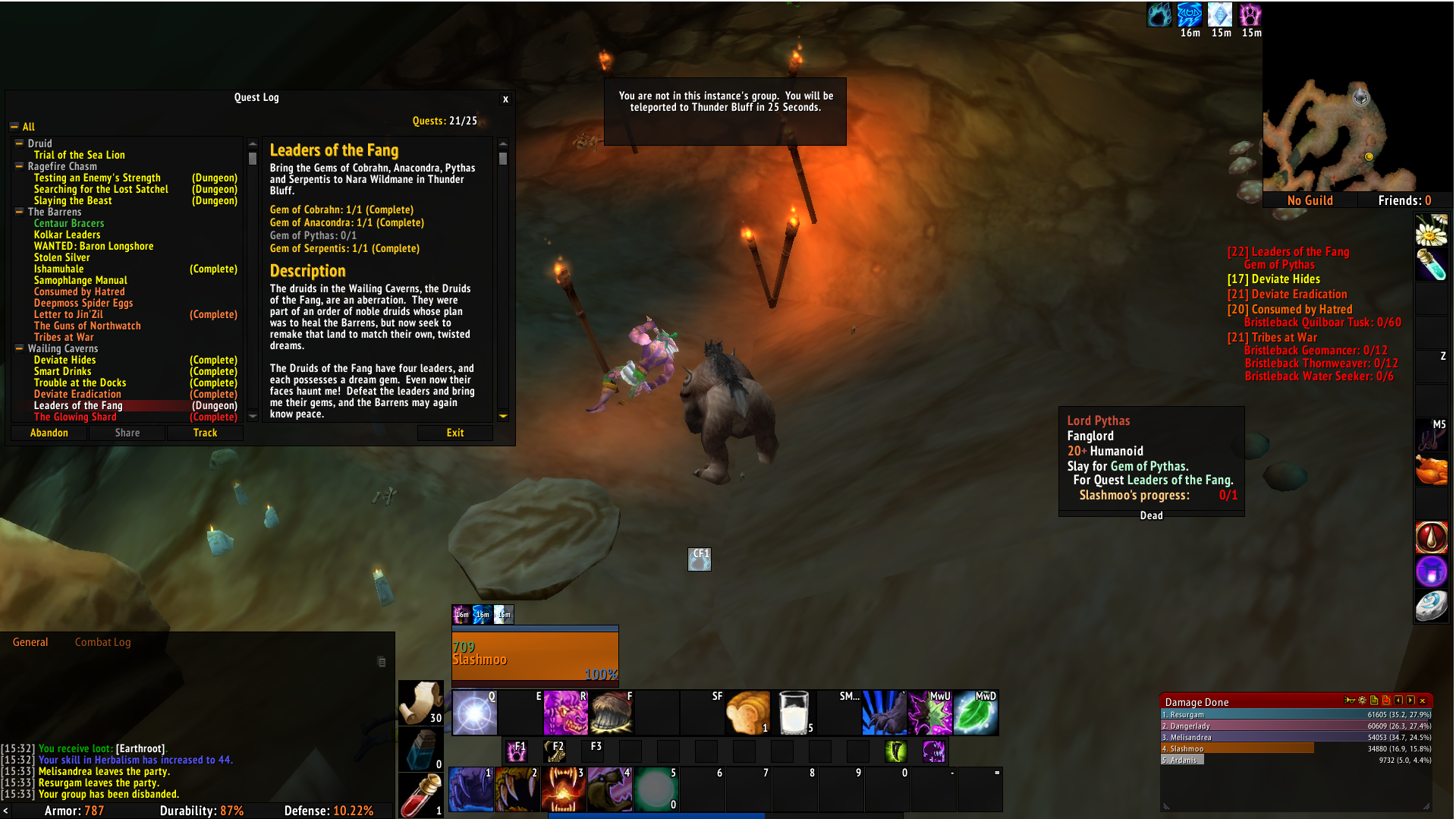This screenshot has width=1456, height=819.
Task: Track the Leaders of the Fang quest
Action: click(x=205, y=433)
